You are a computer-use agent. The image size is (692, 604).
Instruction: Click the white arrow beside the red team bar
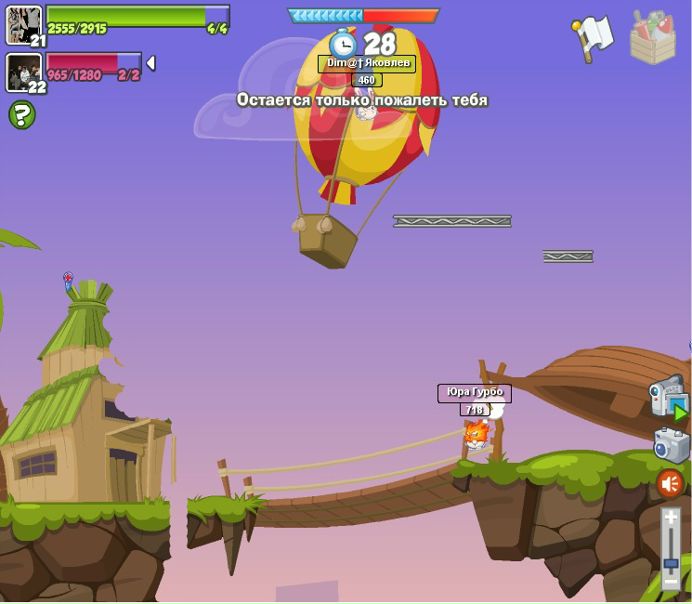pyautogui.click(x=151, y=63)
